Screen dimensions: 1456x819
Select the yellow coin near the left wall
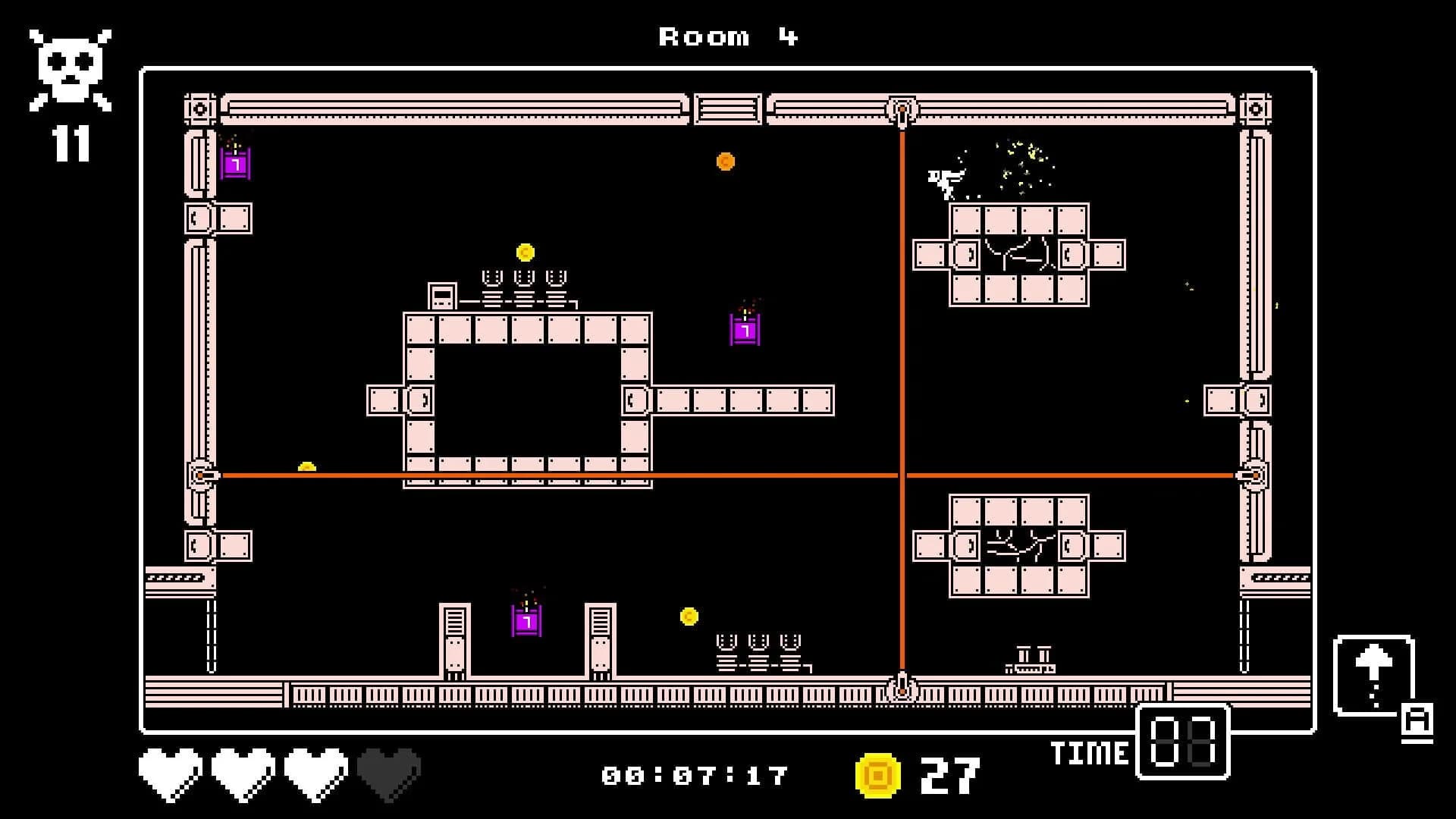[x=308, y=466]
